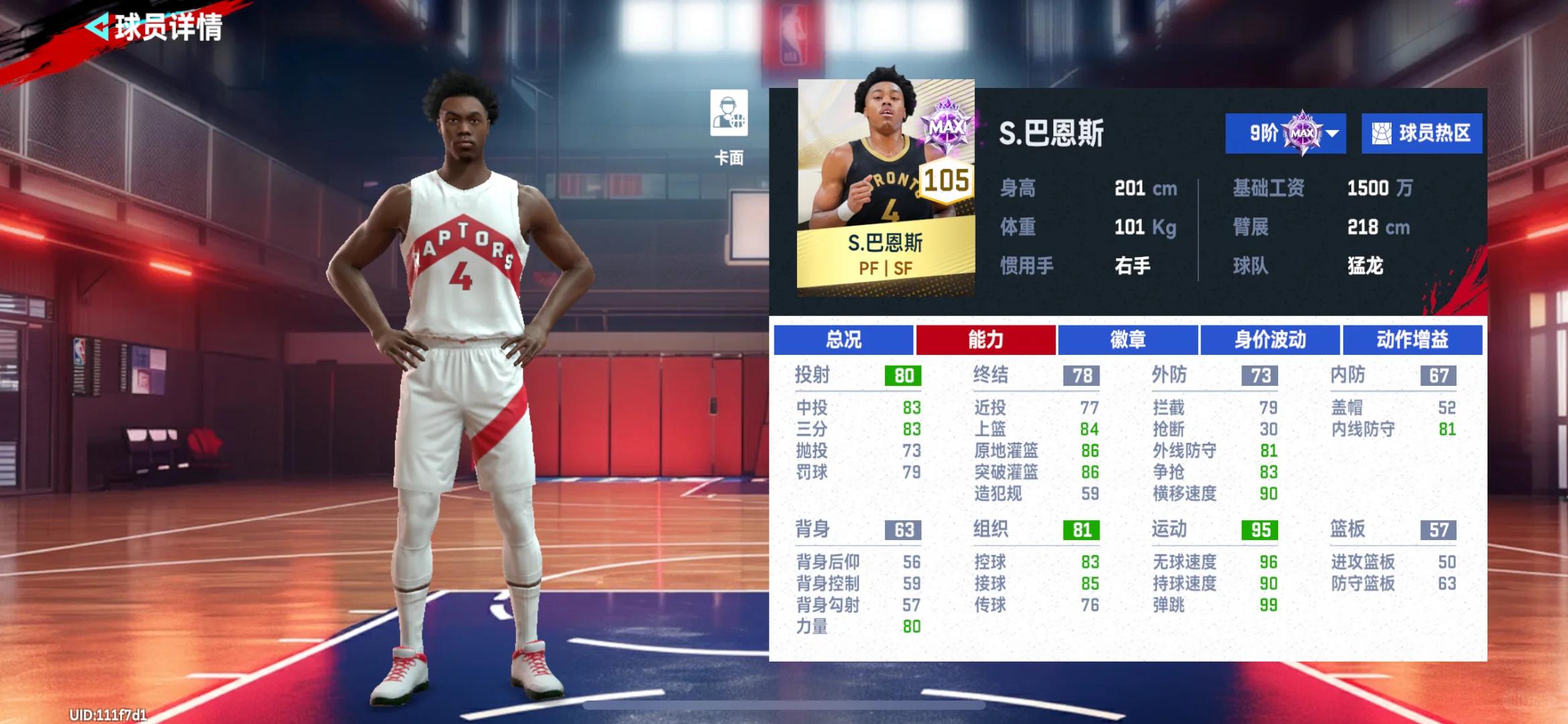Open the 卡面 card face icon
The image size is (1568, 724).
coord(729,114)
